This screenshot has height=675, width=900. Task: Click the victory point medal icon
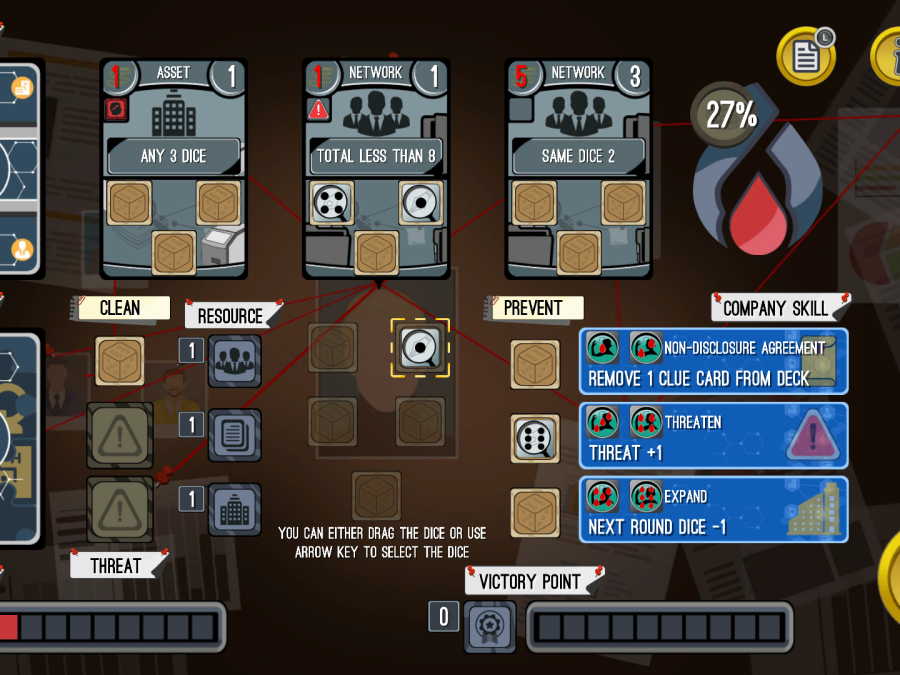coord(491,627)
